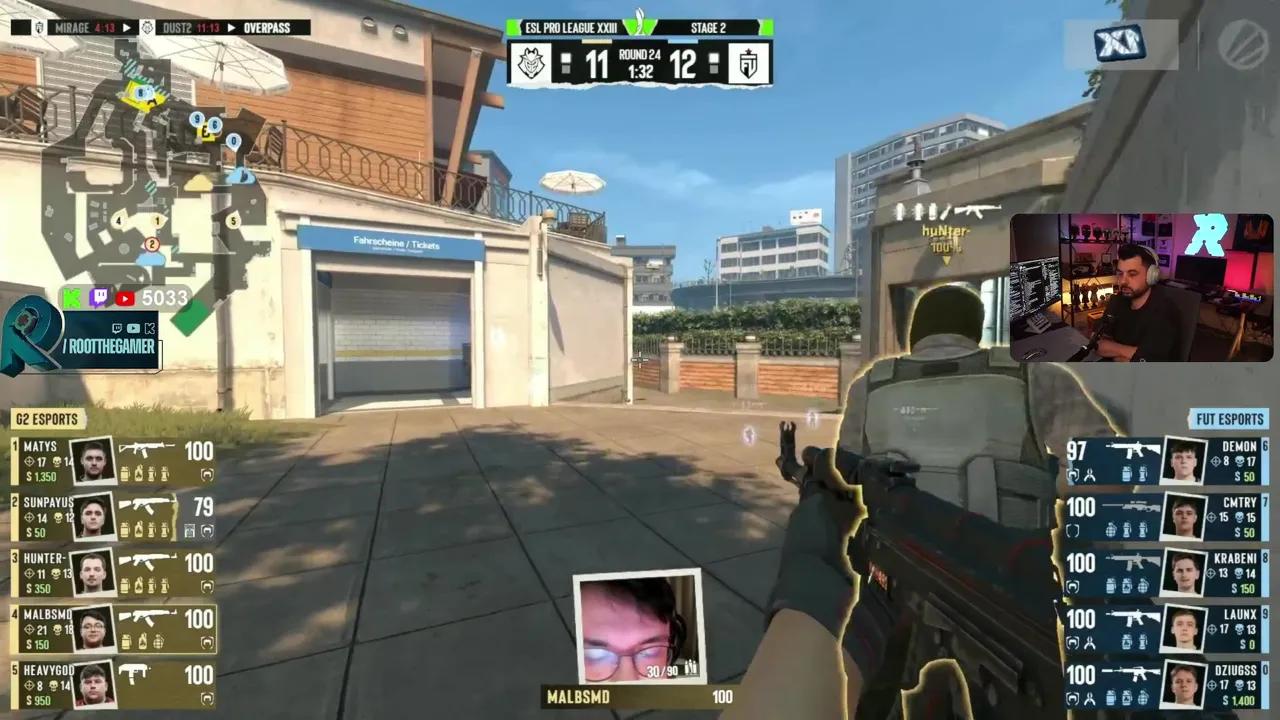Hide MALBSMD's webcam feed at bottom center
This screenshot has height=720, width=1280.
click(x=639, y=627)
